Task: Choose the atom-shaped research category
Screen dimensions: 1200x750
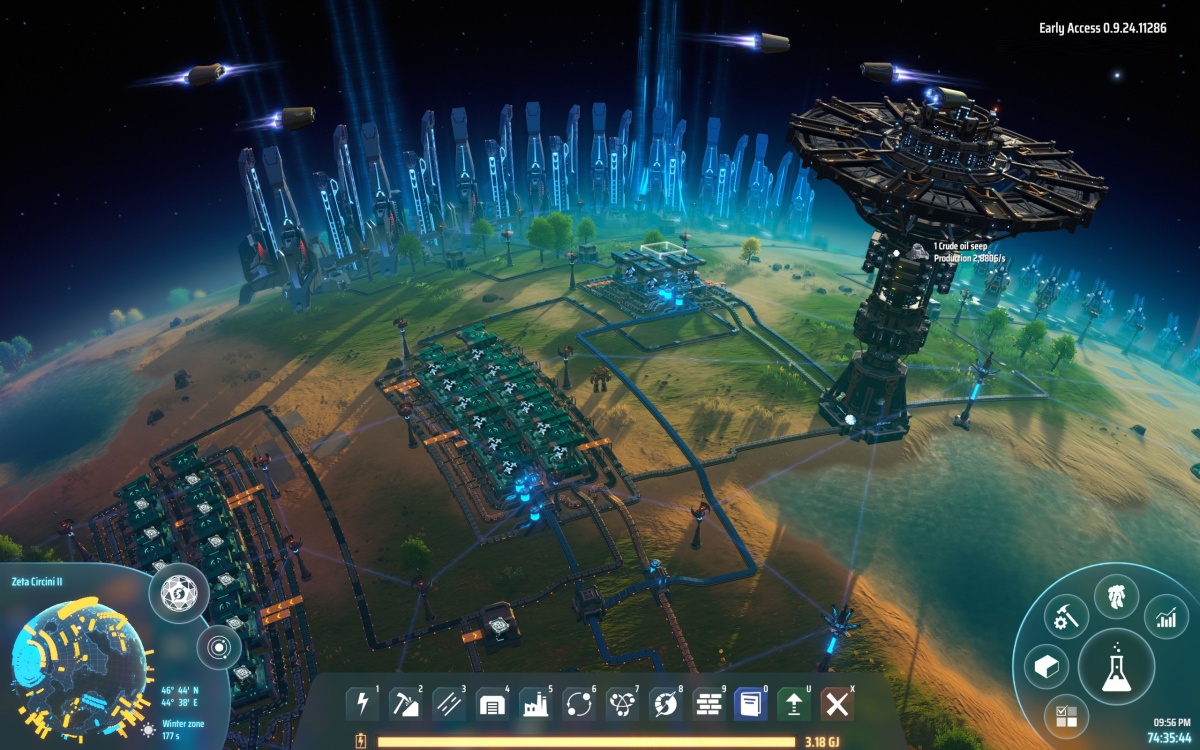Action: coord(621,704)
